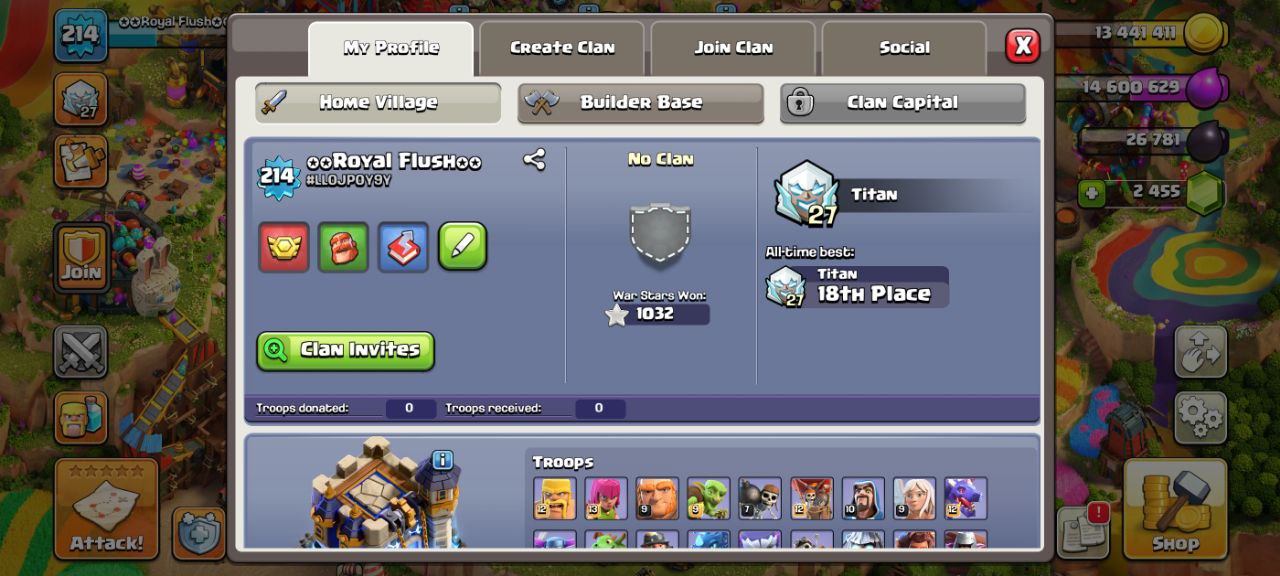Open the blue book button
Screen dimensions: 1280x576
(x=403, y=246)
